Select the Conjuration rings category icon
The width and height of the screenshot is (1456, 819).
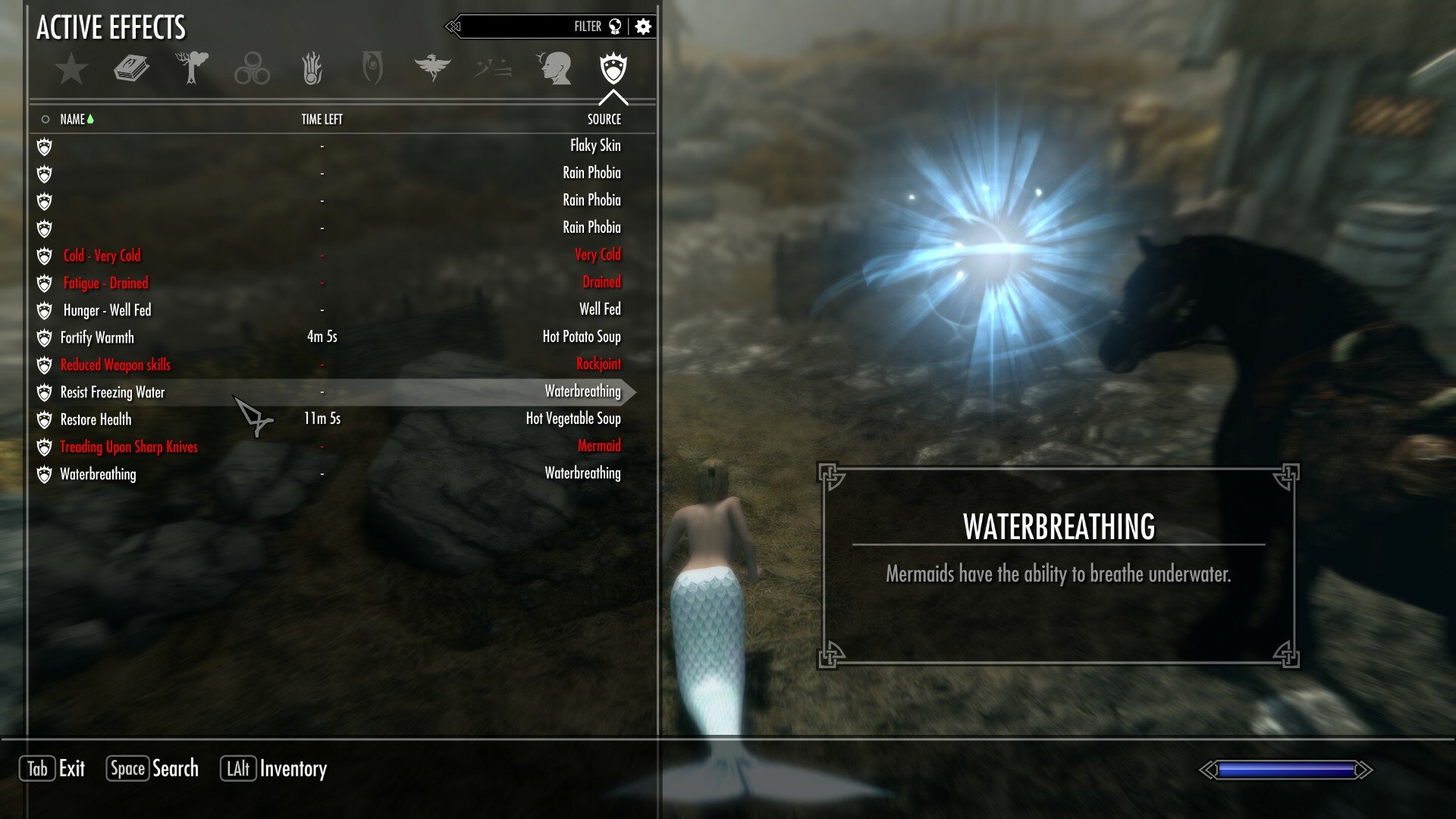(253, 68)
